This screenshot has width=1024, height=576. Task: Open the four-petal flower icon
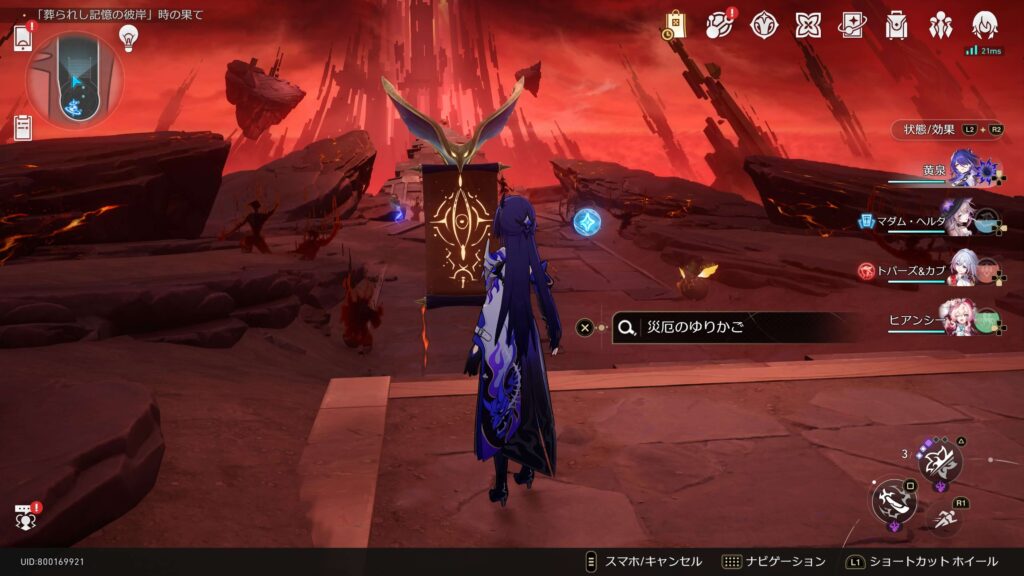808,25
